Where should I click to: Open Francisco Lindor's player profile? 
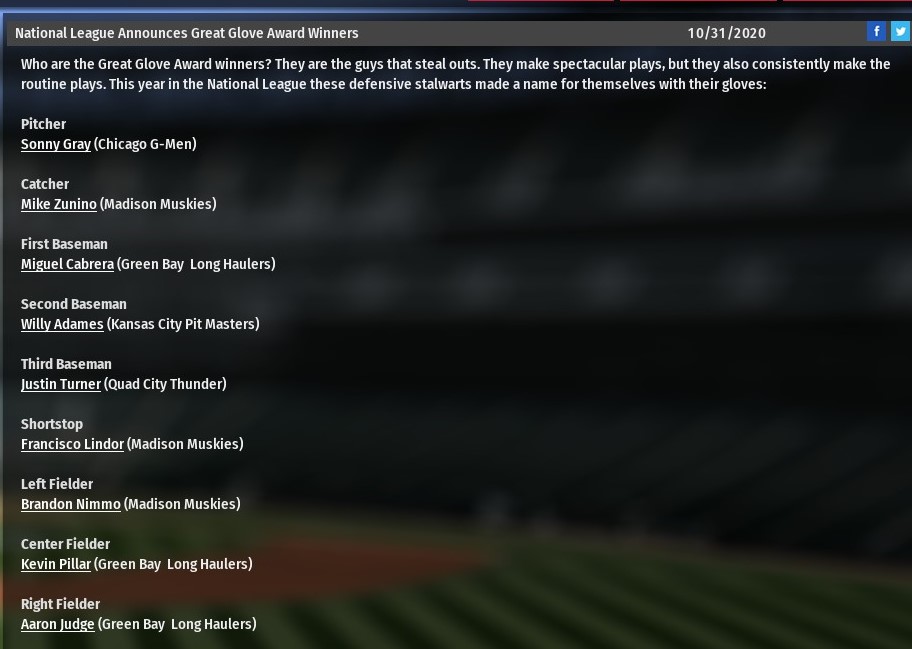pyautogui.click(x=72, y=444)
